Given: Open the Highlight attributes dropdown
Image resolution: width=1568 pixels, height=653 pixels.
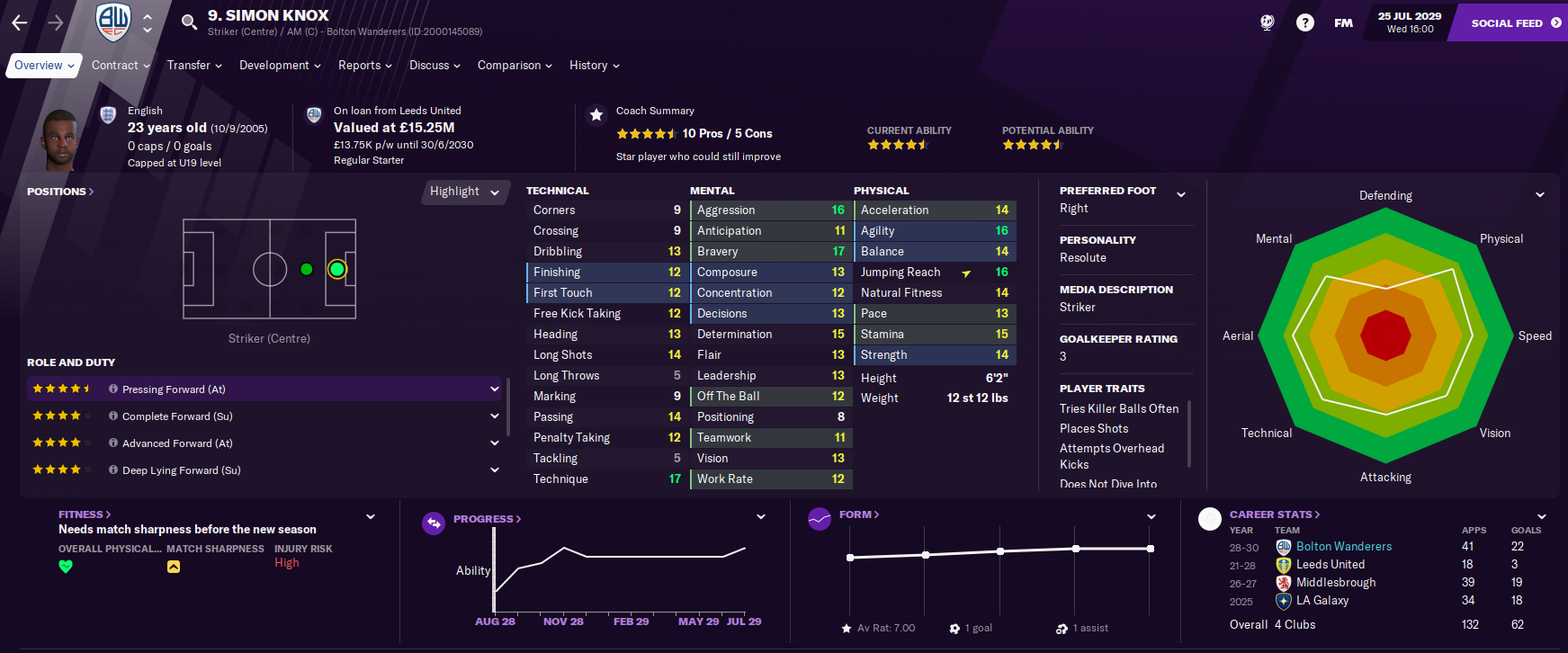Looking at the screenshot, I should [x=464, y=192].
